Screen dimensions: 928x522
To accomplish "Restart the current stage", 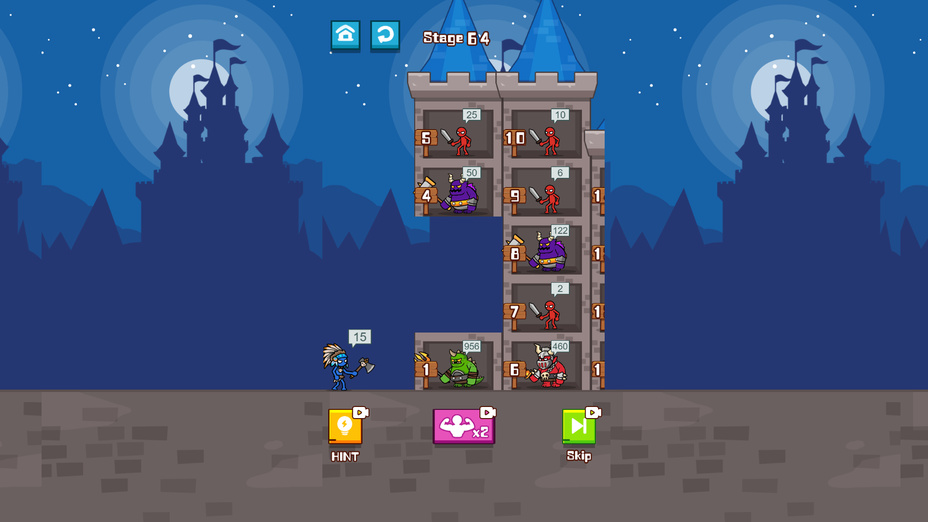I will (385, 35).
